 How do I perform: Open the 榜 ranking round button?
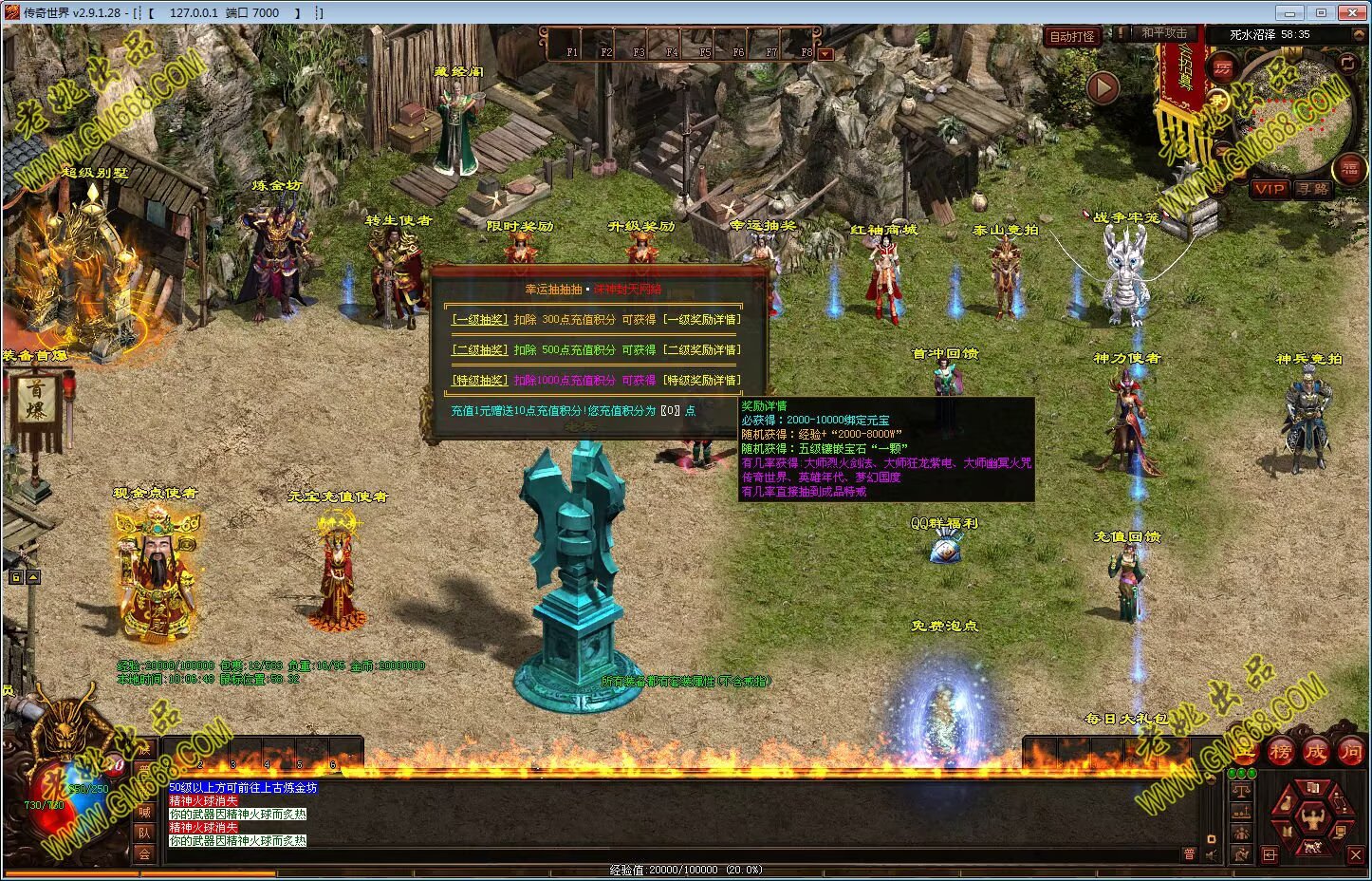click(1282, 751)
